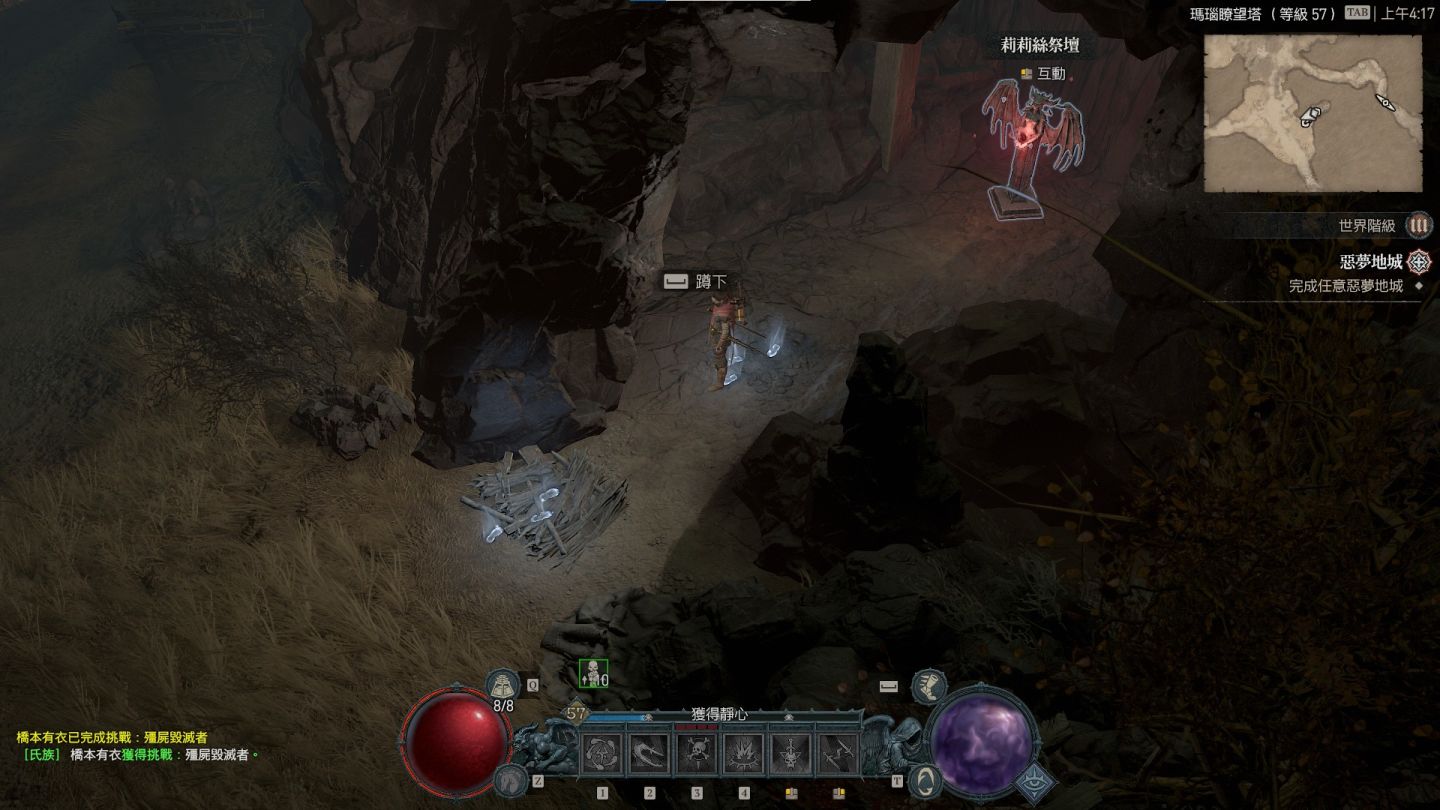Open the minimap in the top-right corner
Viewport: 1440px width, 810px height.
point(1312,113)
